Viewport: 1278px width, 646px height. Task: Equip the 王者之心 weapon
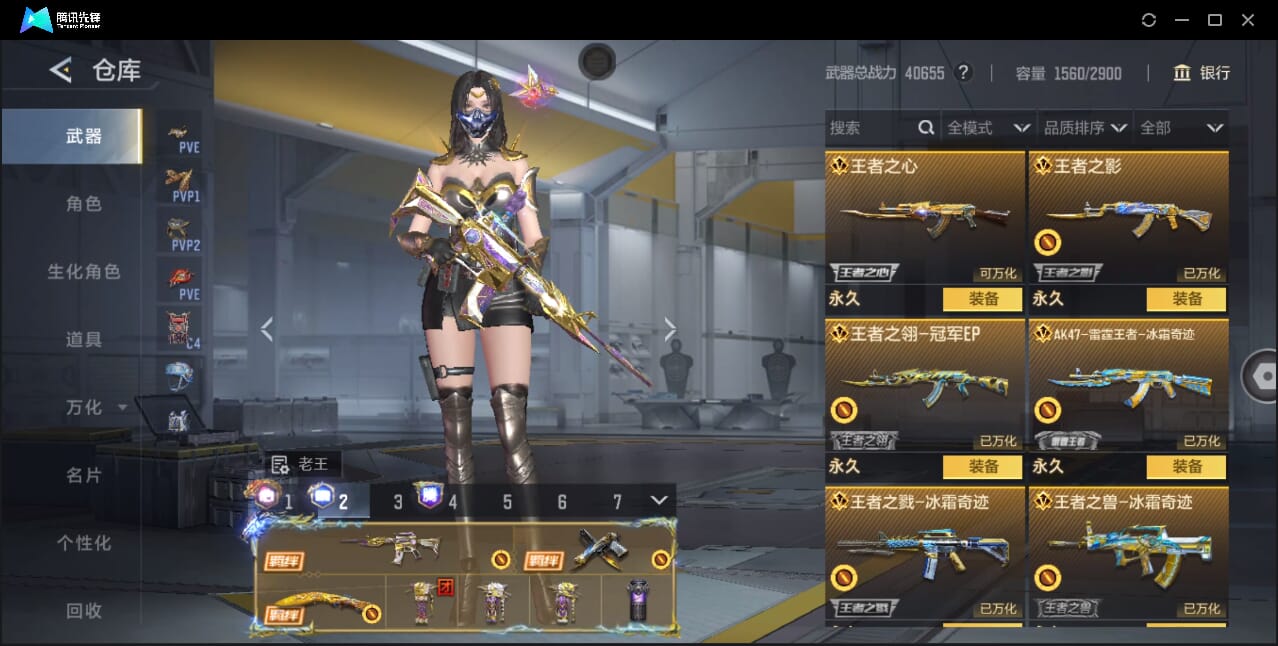point(982,299)
